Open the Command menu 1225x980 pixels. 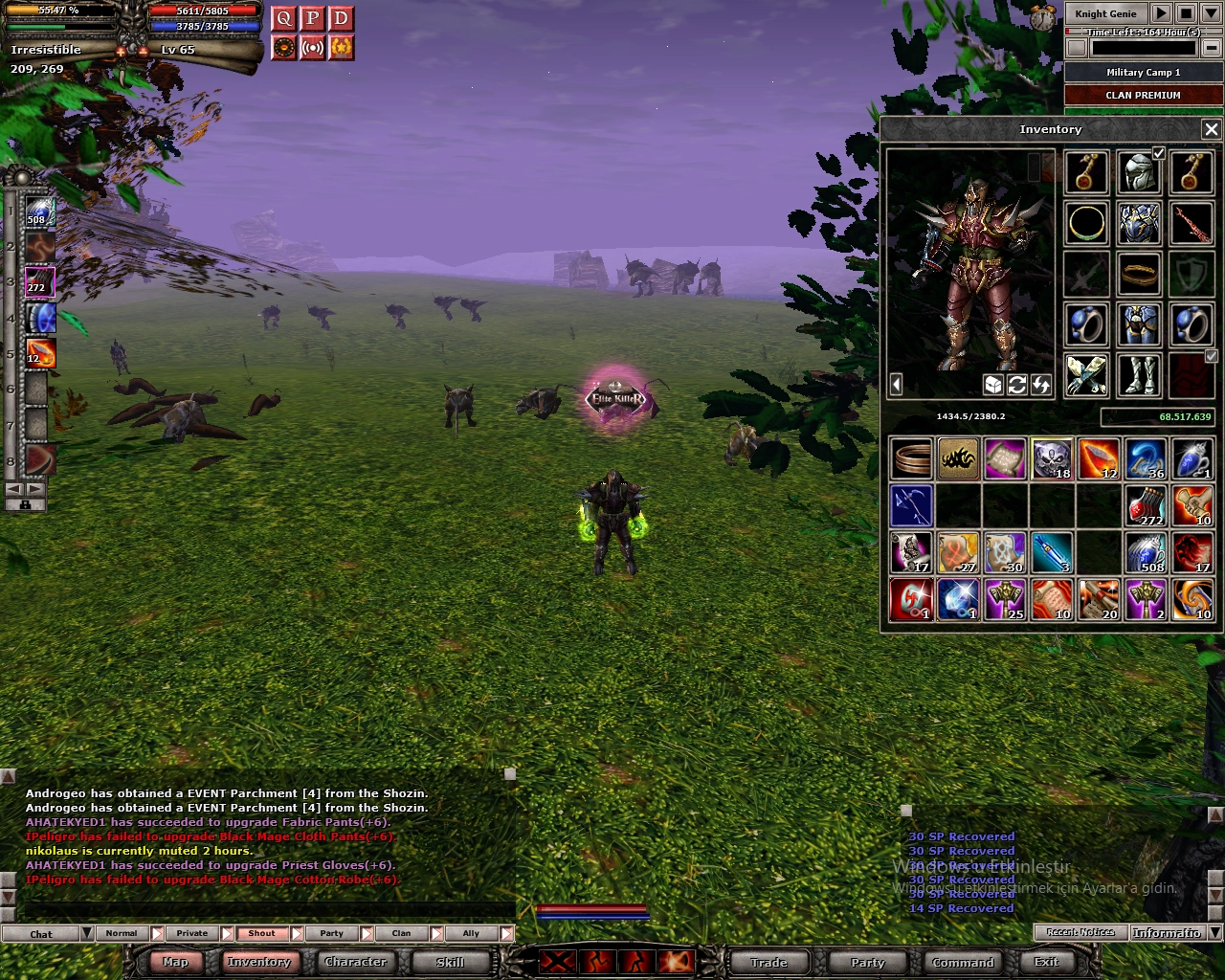tap(963, 962)
